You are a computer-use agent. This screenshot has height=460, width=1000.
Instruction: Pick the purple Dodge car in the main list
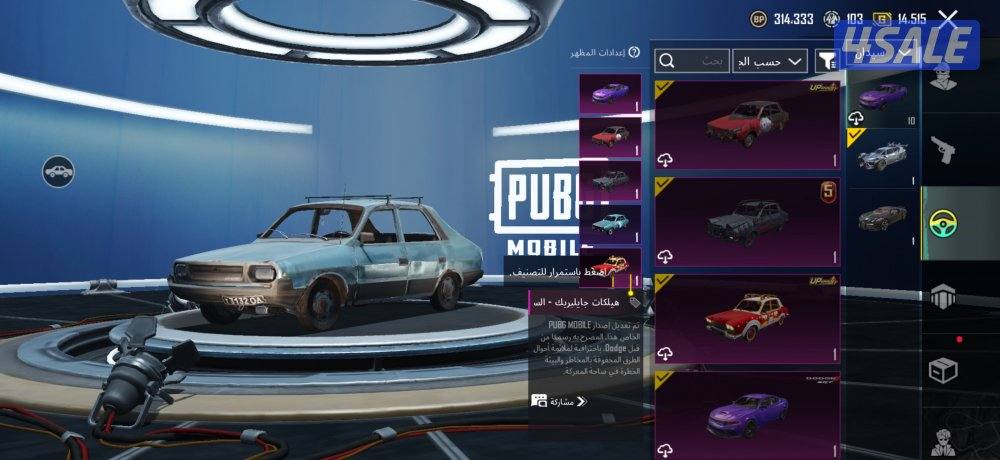[x=747, y=412]
